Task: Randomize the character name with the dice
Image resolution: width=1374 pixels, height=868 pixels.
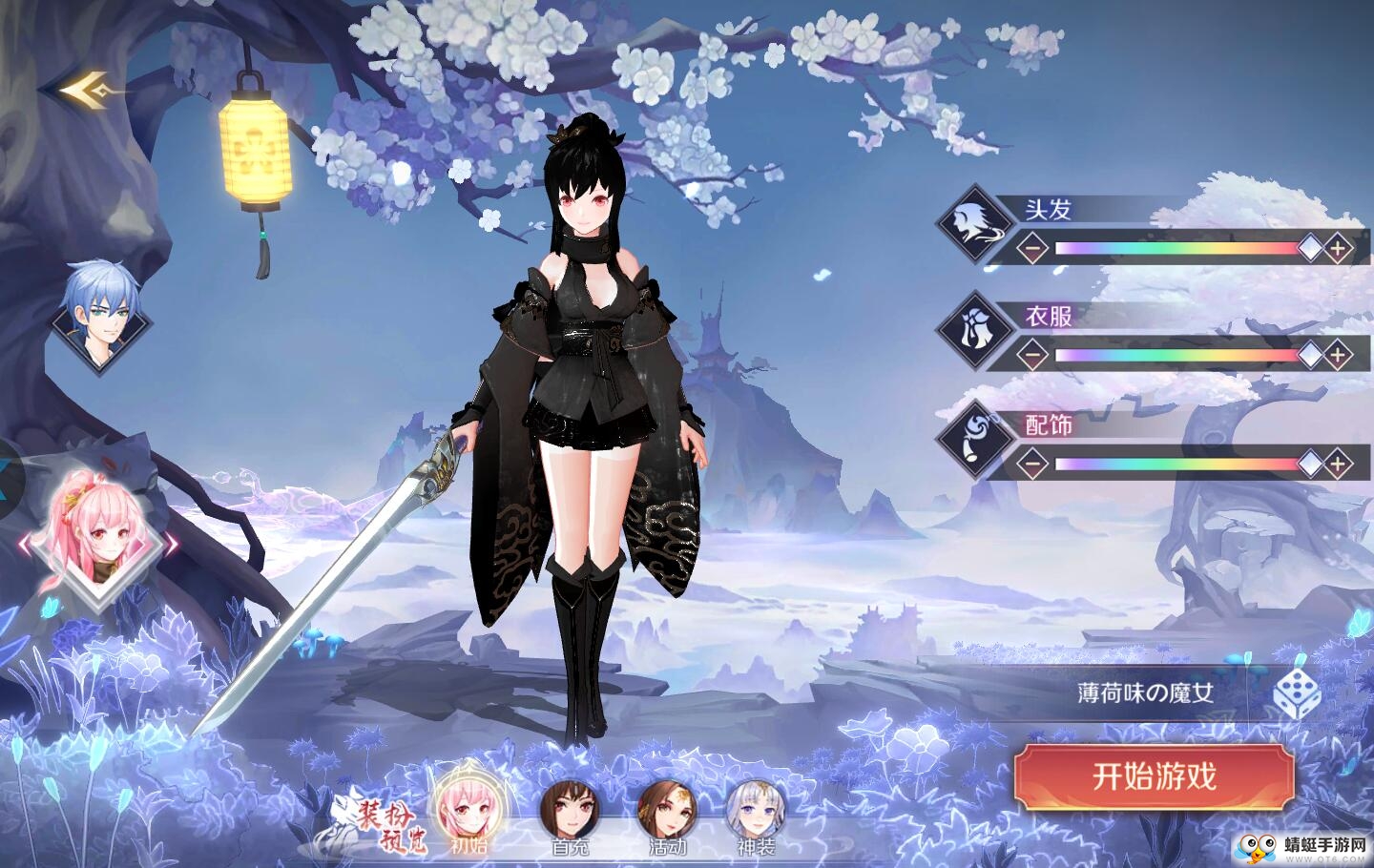Action: (x=1297, y=693)
